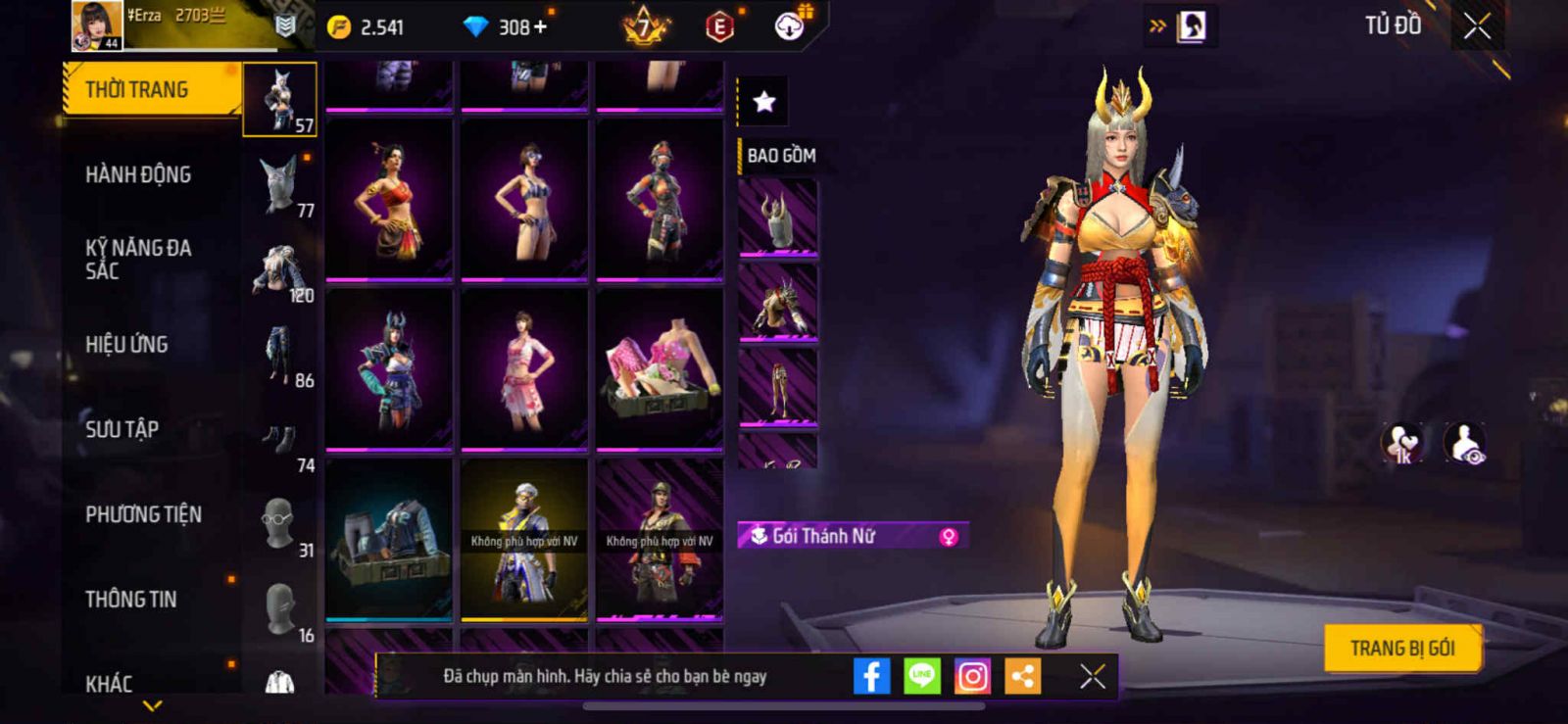The image size is (1568, 724).
Task: Share screenshot via LINE
Action: pyautogui.click(x=921, y=676)
